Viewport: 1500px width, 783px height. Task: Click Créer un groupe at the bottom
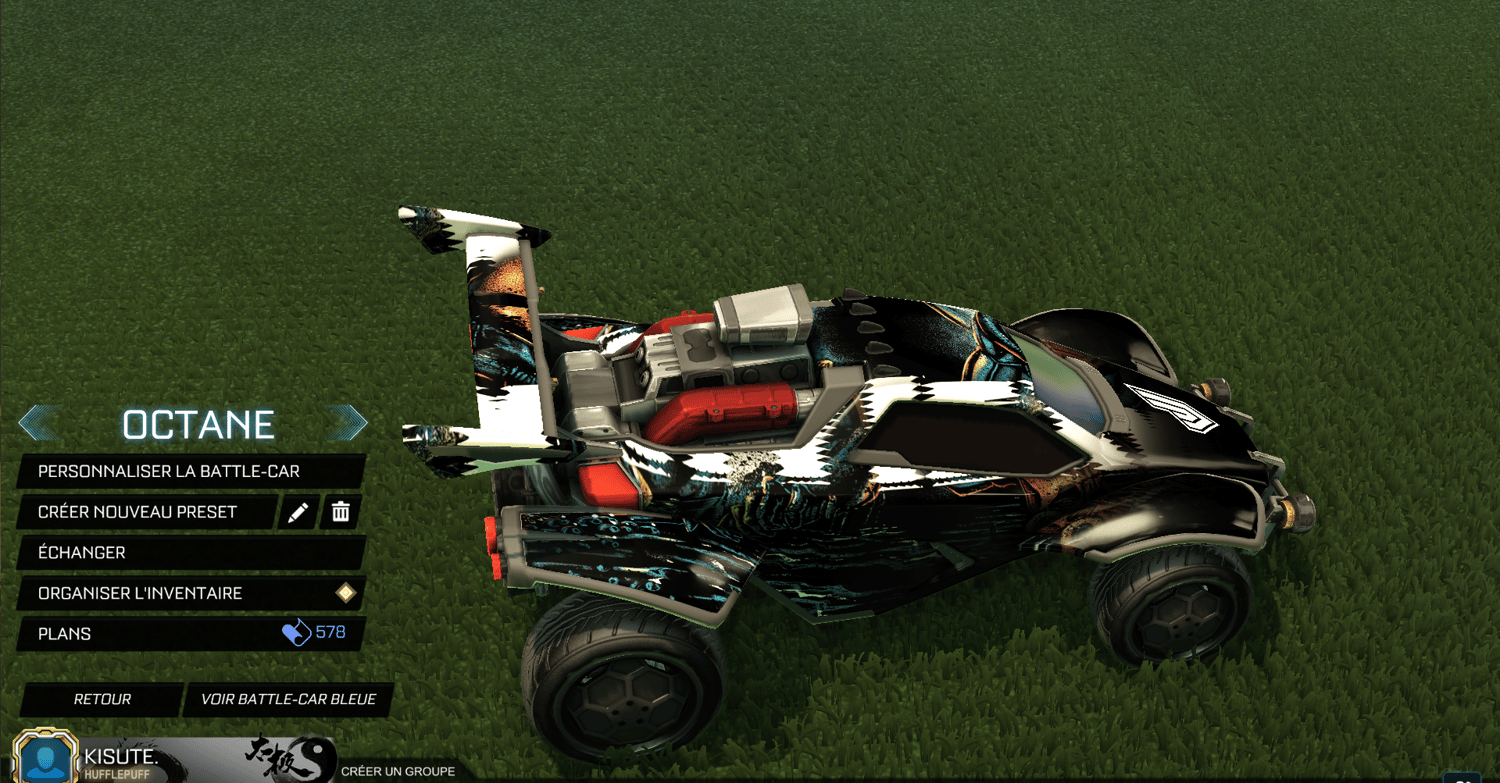tap(400, 771)
